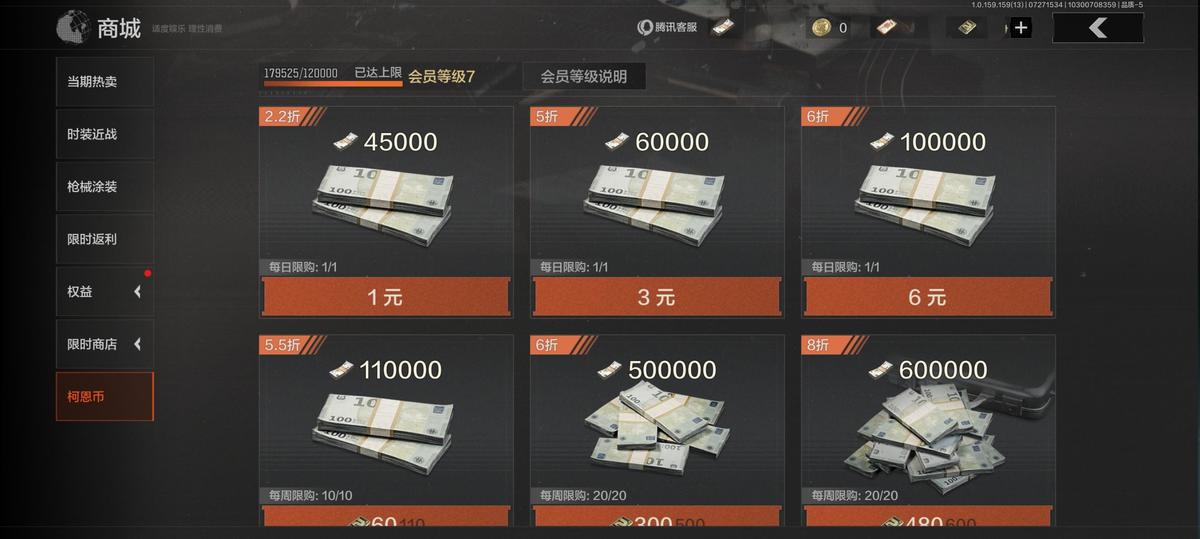Go back with the arrow button

click(1097, 28)
